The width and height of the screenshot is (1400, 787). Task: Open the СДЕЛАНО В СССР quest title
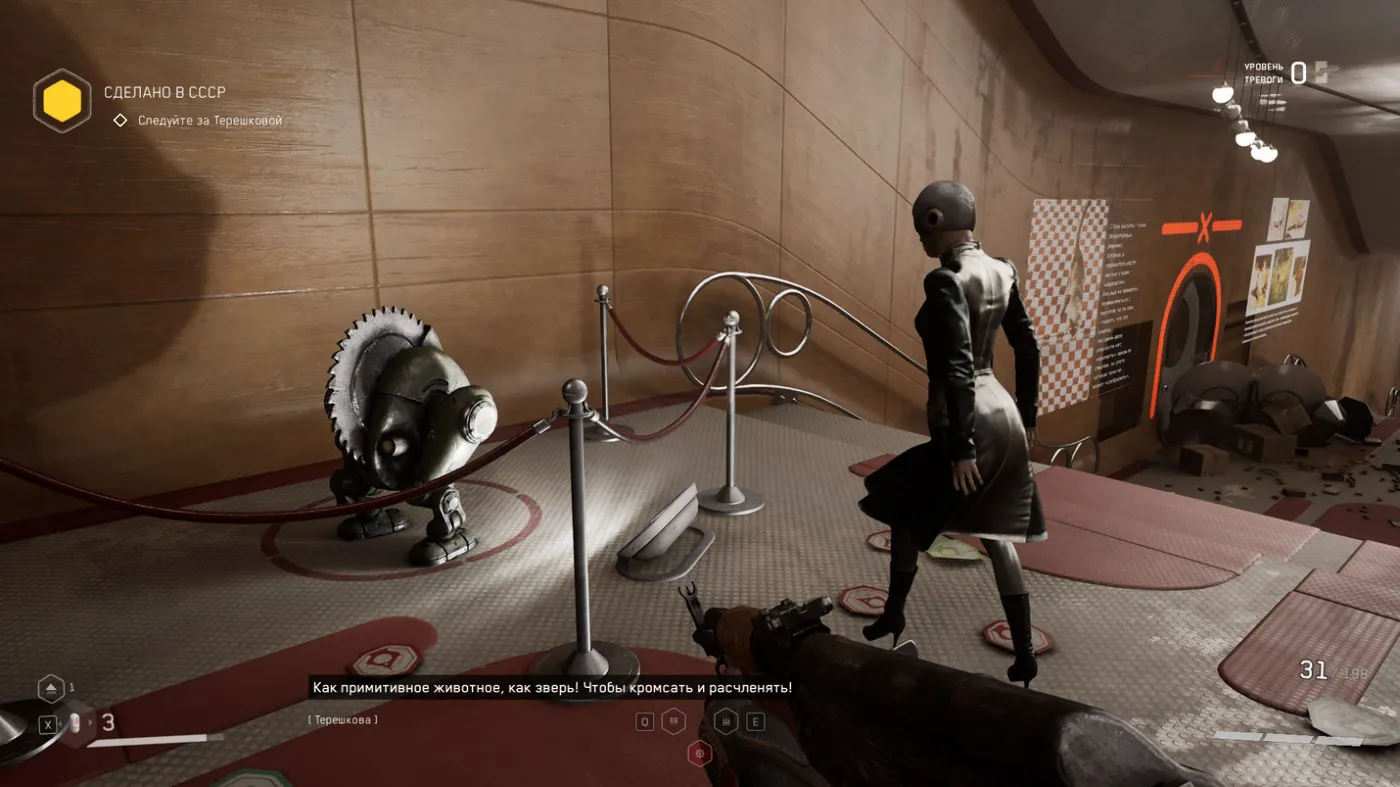coord(165,92)
